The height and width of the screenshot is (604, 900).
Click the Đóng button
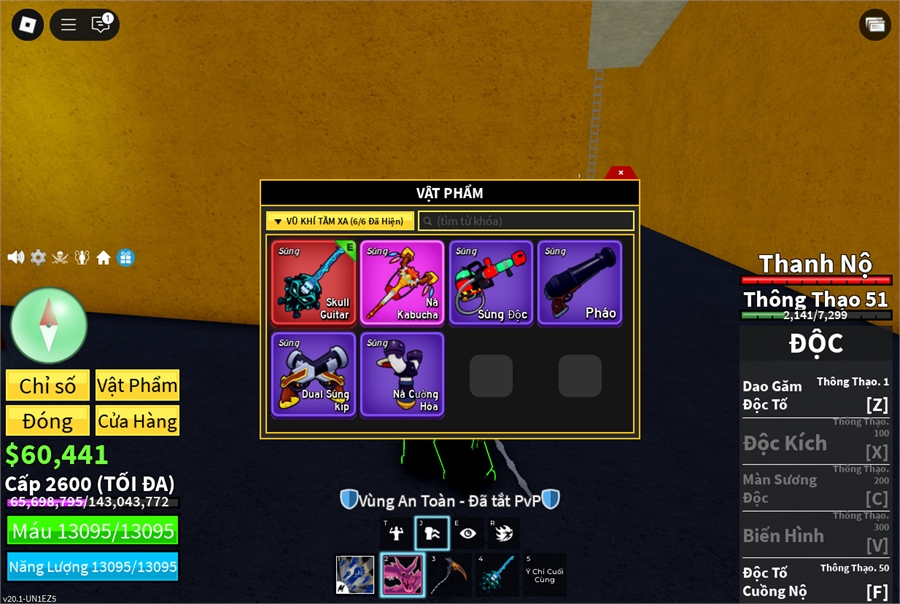point(48,421)
